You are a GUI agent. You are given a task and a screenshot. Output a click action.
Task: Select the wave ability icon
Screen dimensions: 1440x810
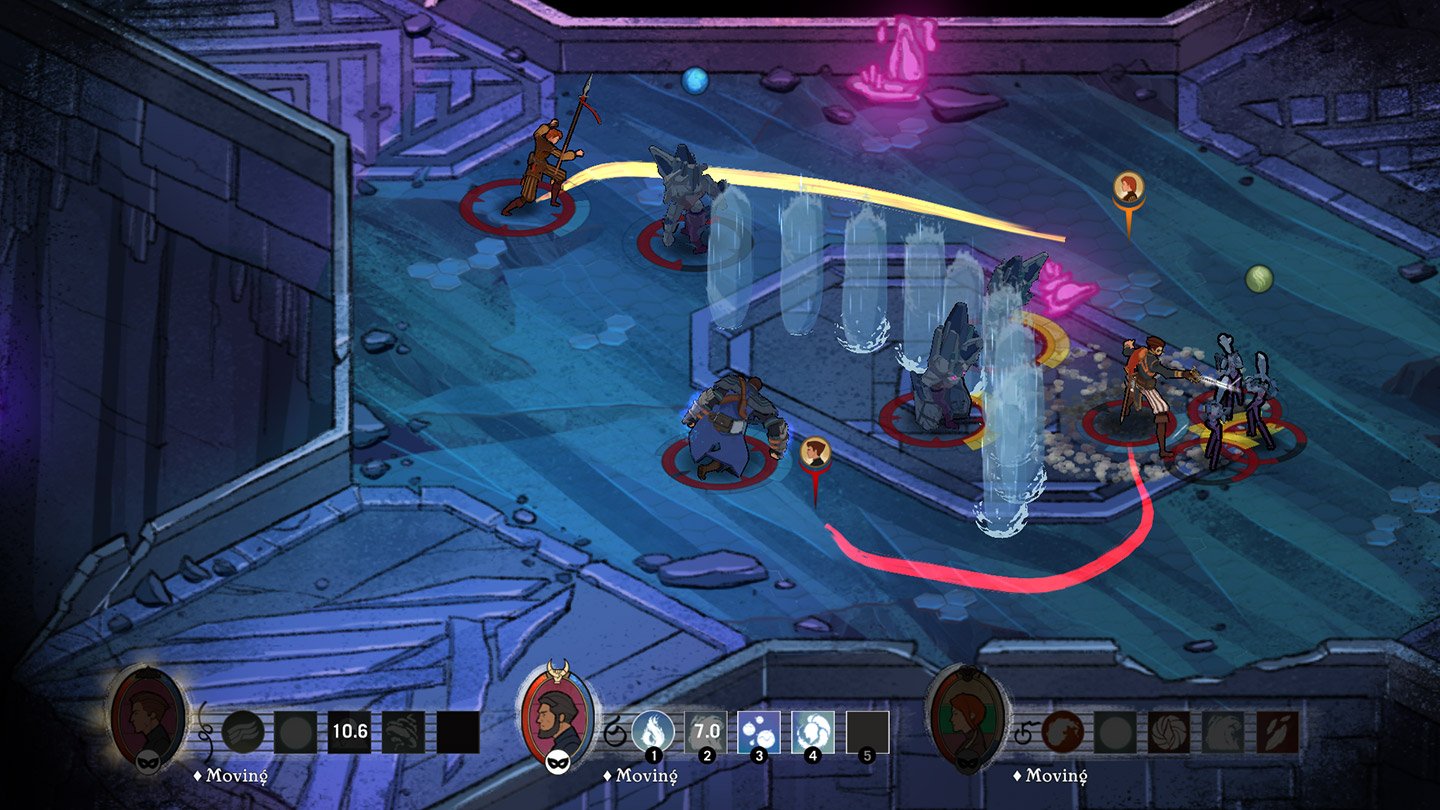pos(1223,730)
